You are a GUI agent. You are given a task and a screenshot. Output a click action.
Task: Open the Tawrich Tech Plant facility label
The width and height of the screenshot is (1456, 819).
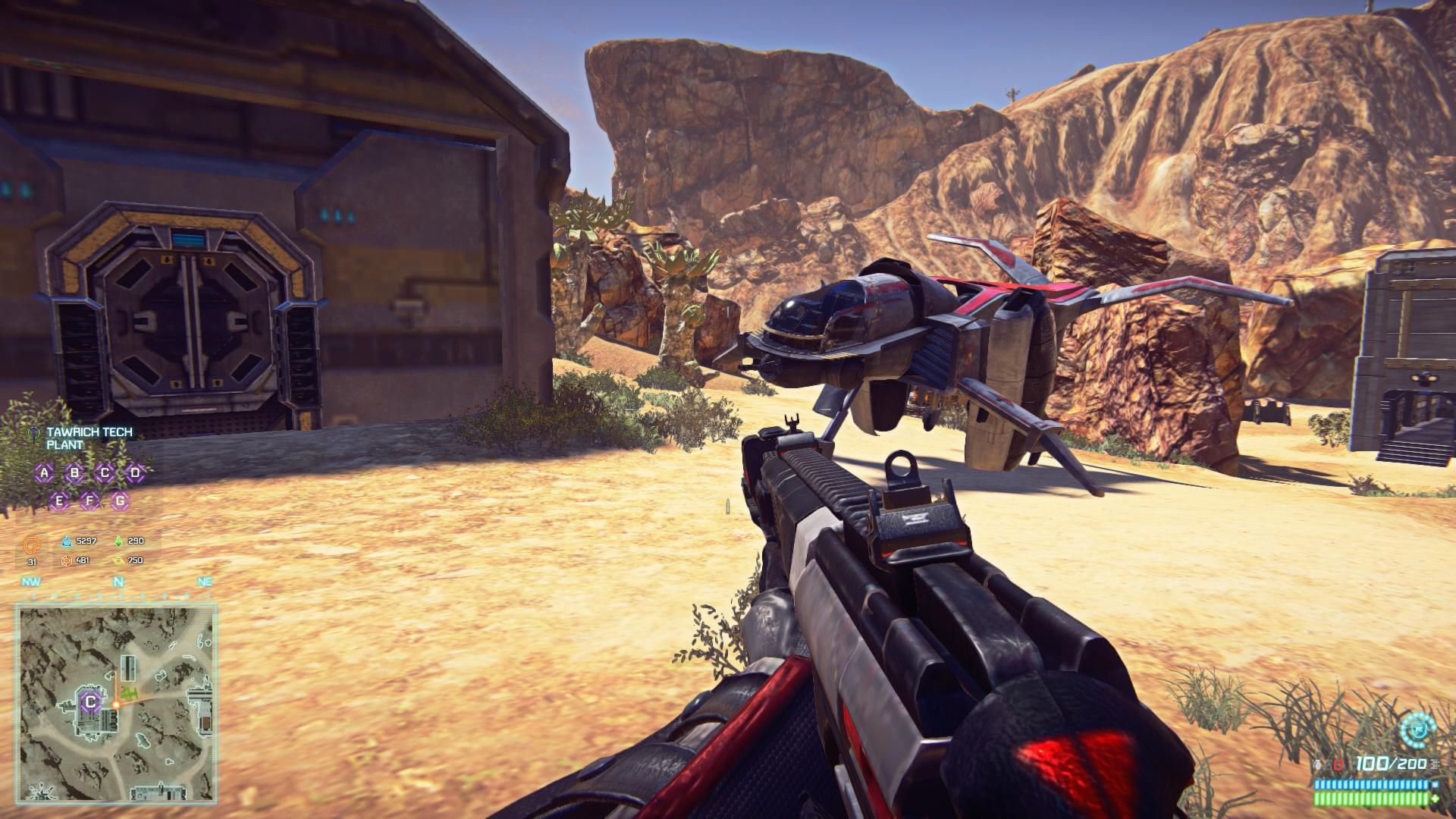(x=89, y=438)
